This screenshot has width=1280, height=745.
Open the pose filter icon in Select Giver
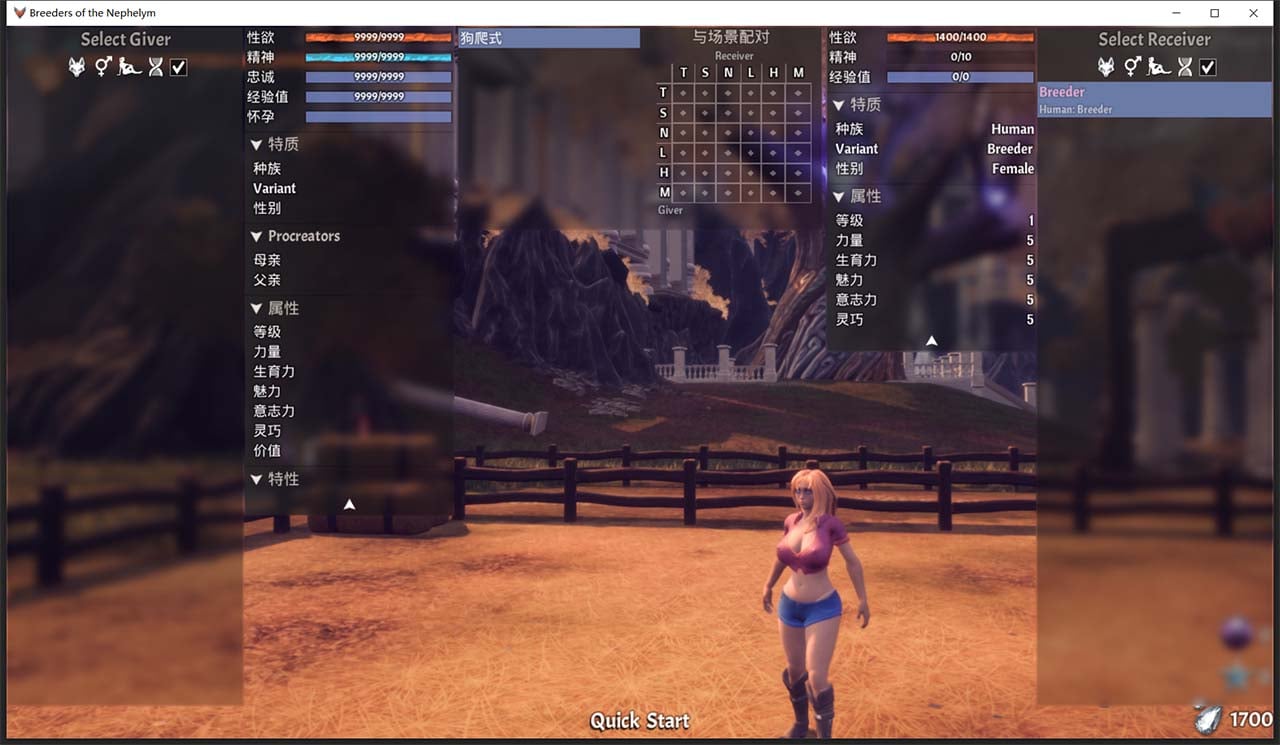click(129, 67)
